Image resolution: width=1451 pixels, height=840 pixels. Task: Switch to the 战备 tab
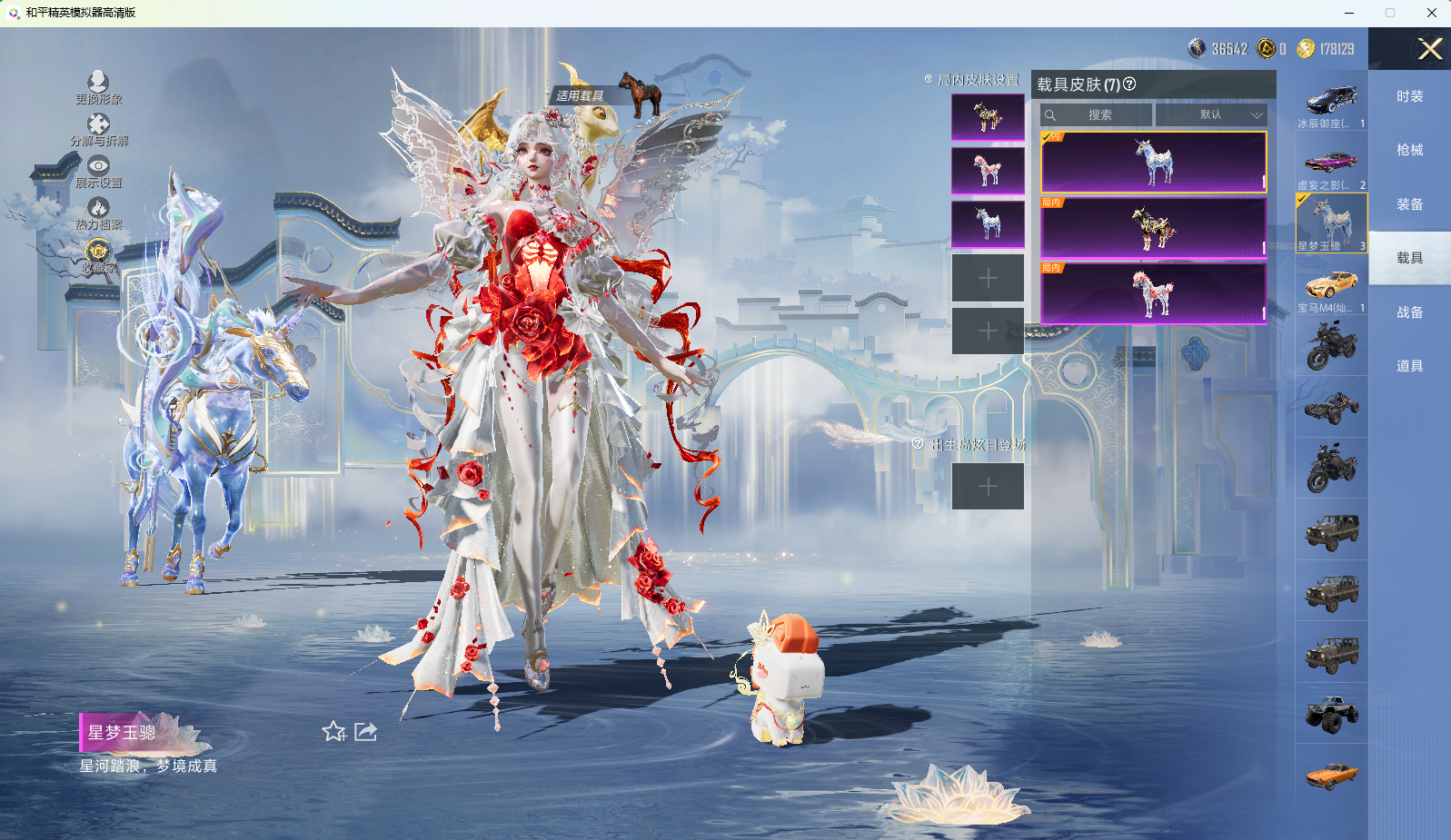1409,312
